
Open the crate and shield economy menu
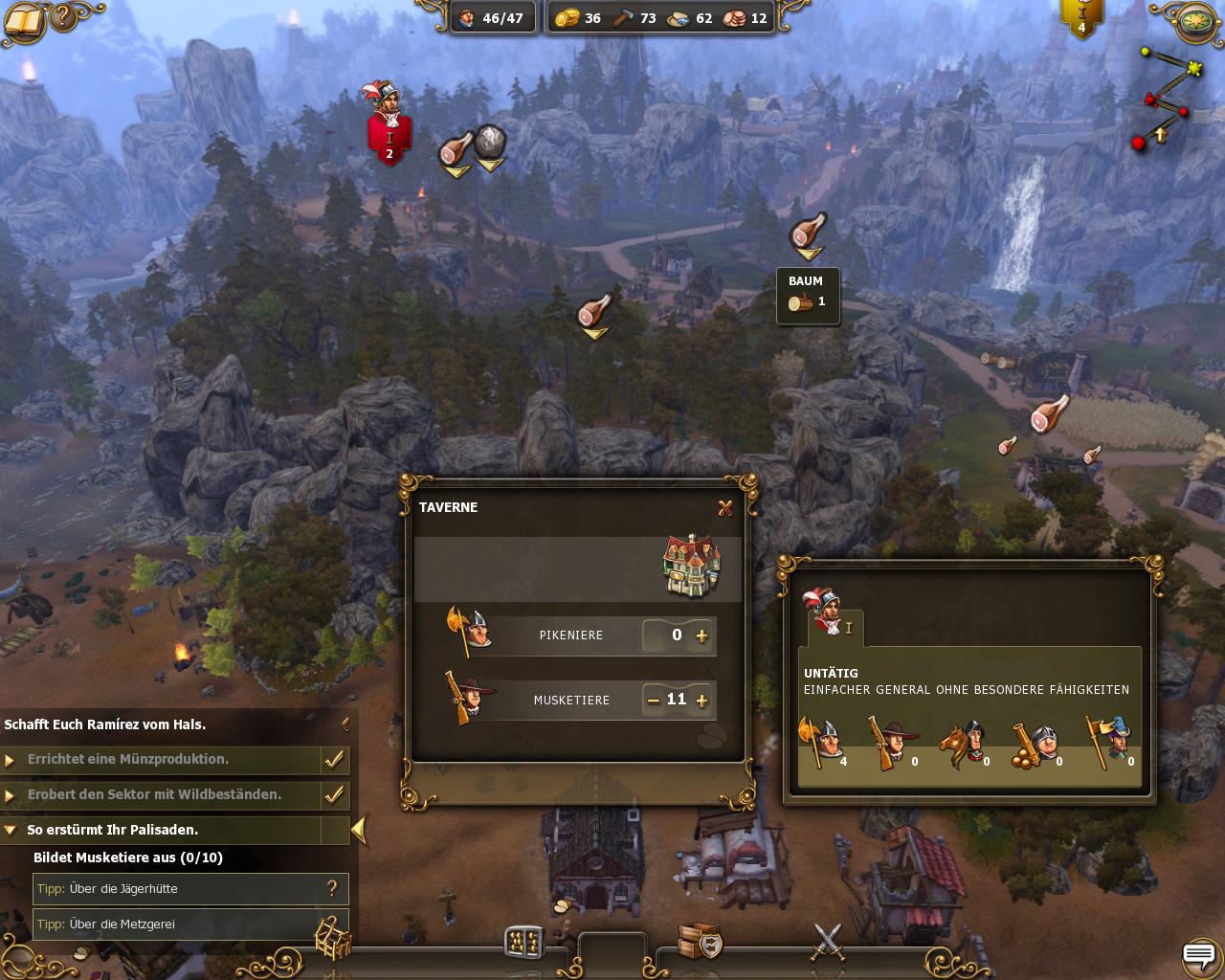tap(699, 942)
